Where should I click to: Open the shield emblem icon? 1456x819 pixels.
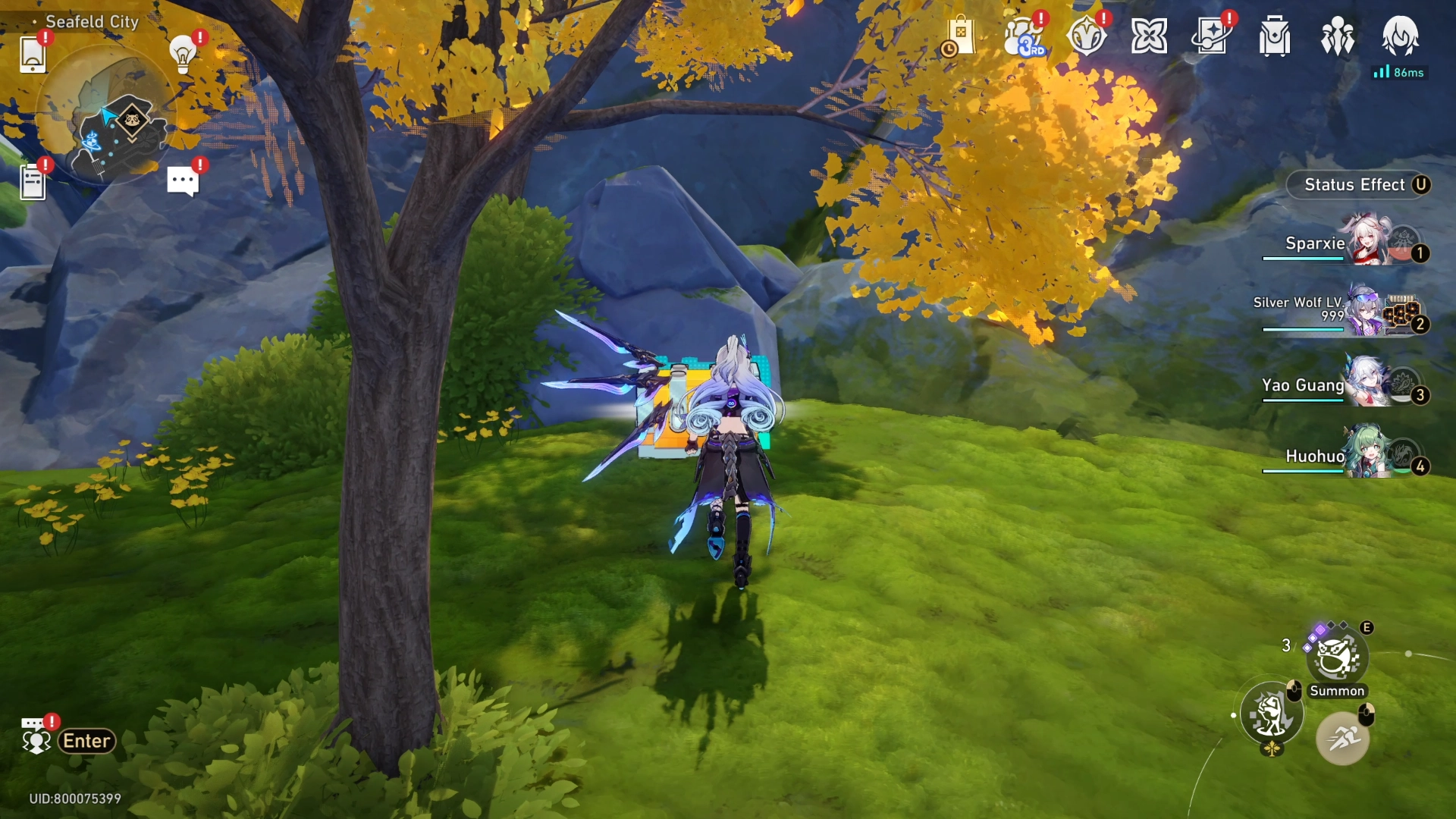click(x=1086, y=37)
